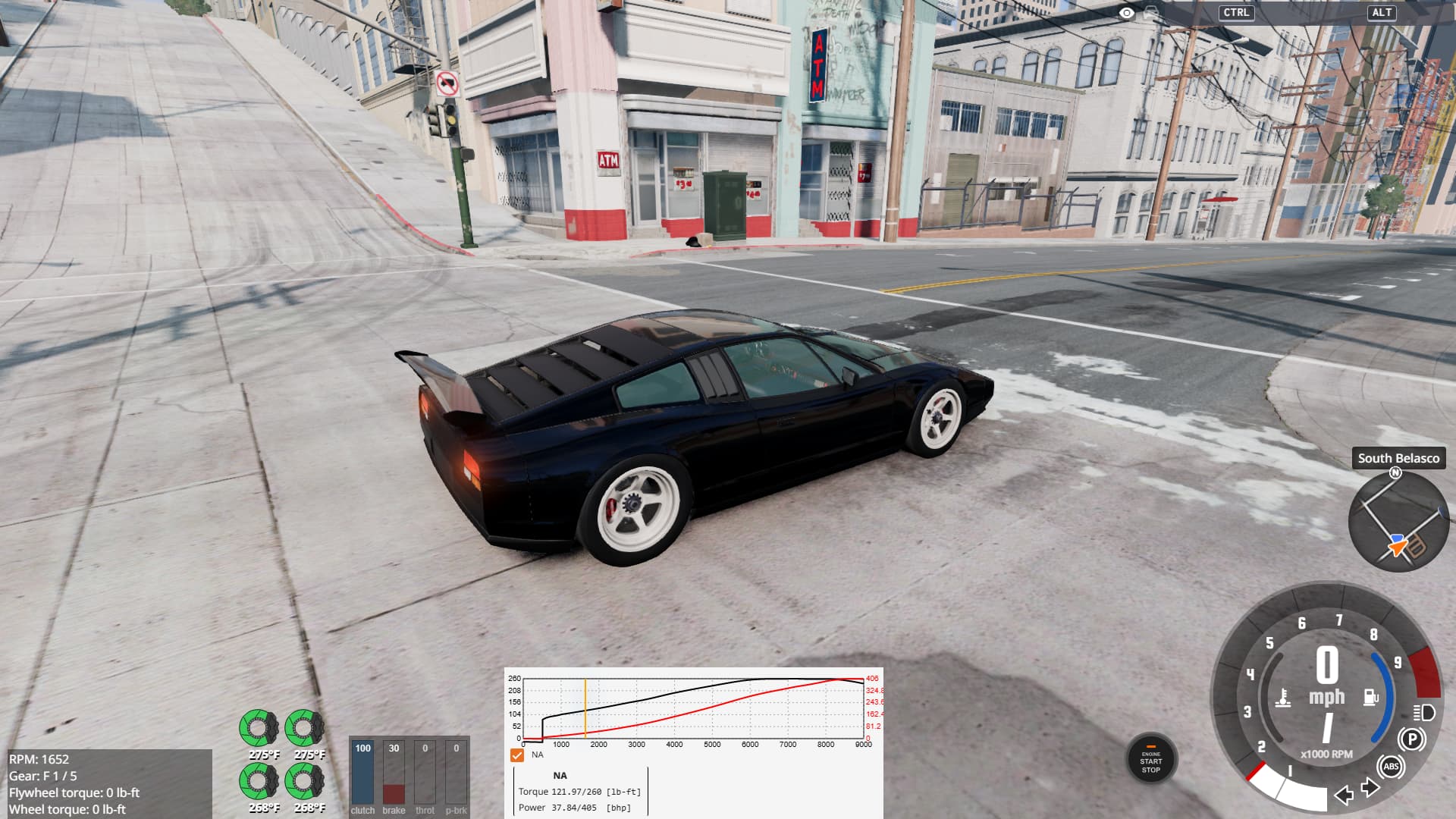Activate the left turn signal arrow
The height and width of the screenshot is (819, 1456).
(x=1344, y=794)
